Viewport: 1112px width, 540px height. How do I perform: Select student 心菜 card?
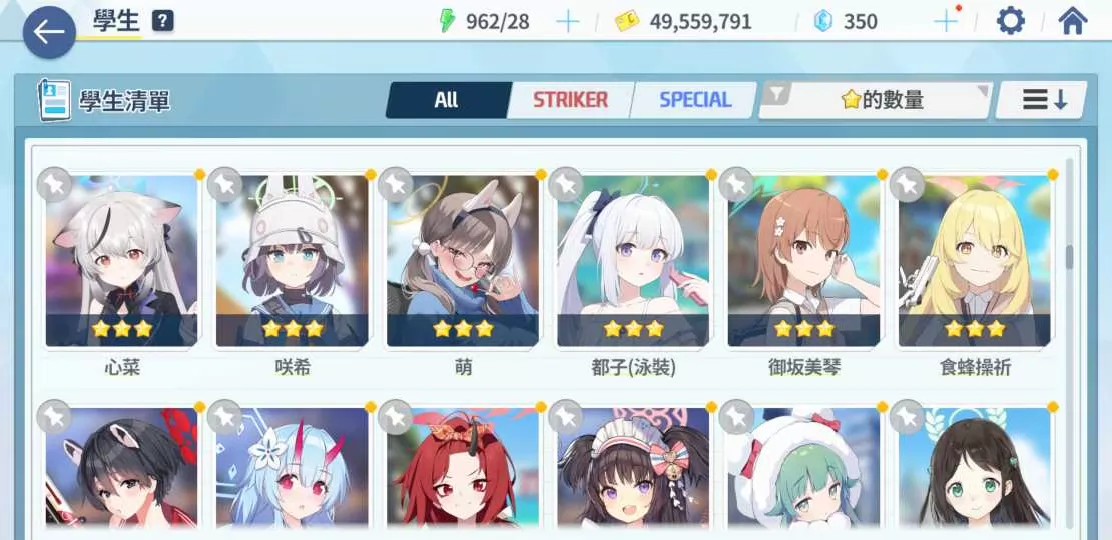pos(122,262)
